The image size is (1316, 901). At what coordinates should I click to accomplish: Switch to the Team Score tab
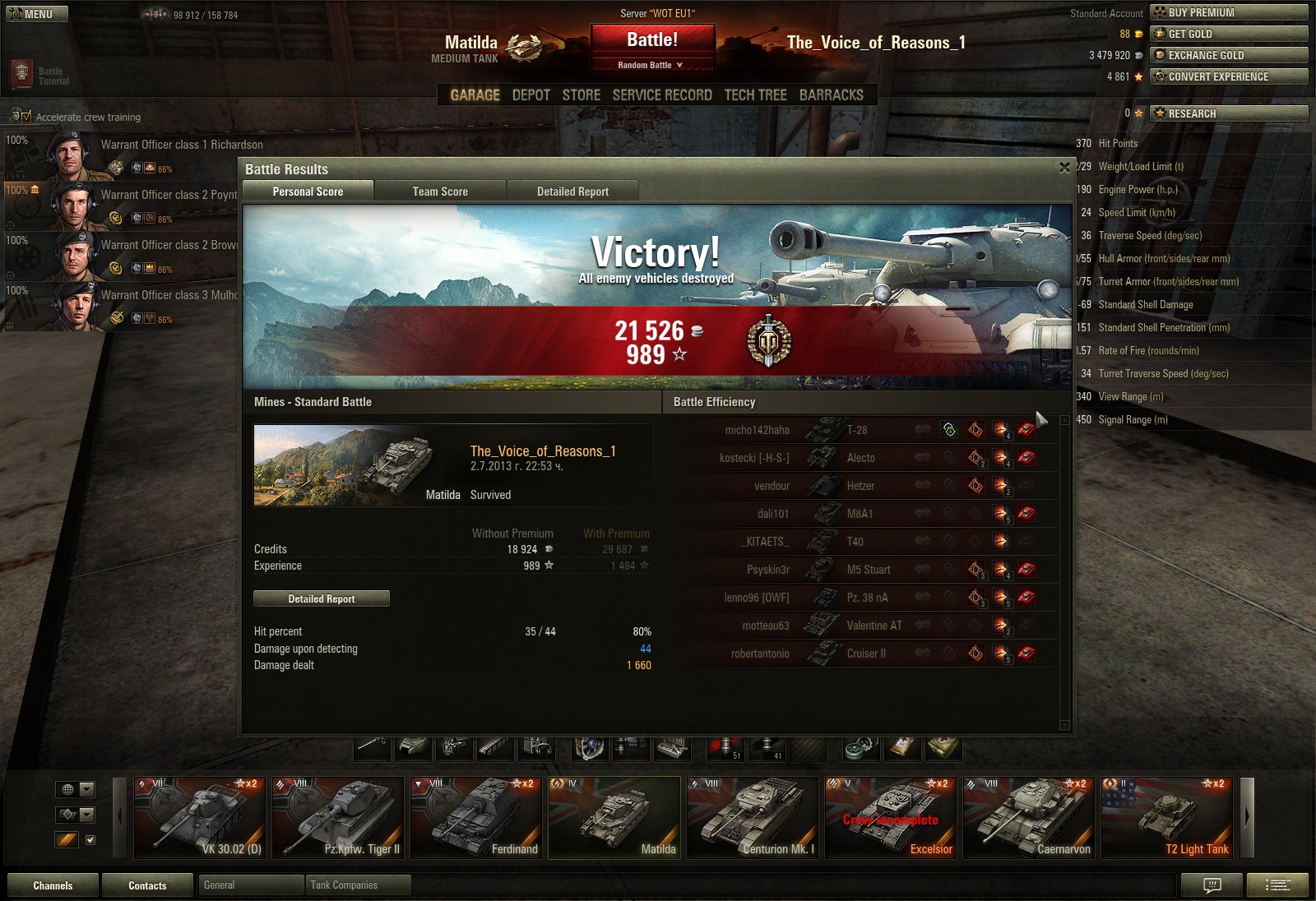click(440, 192)
